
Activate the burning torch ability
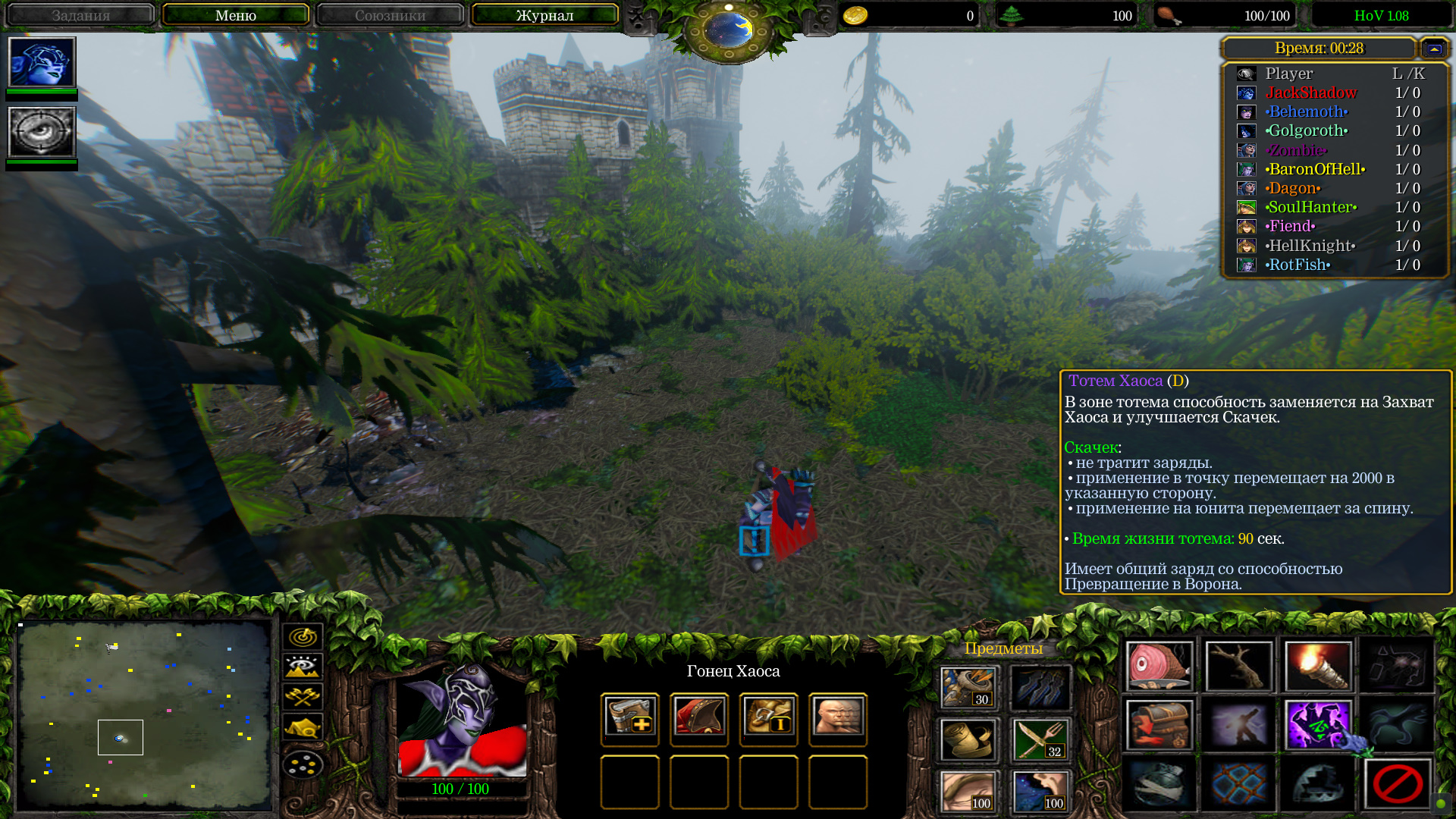[1318, 666]
